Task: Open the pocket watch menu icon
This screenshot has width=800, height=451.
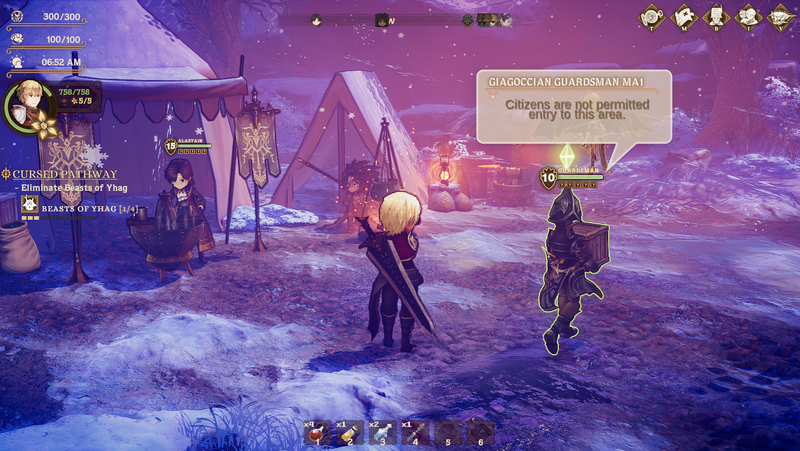Action: click(653, 16)
